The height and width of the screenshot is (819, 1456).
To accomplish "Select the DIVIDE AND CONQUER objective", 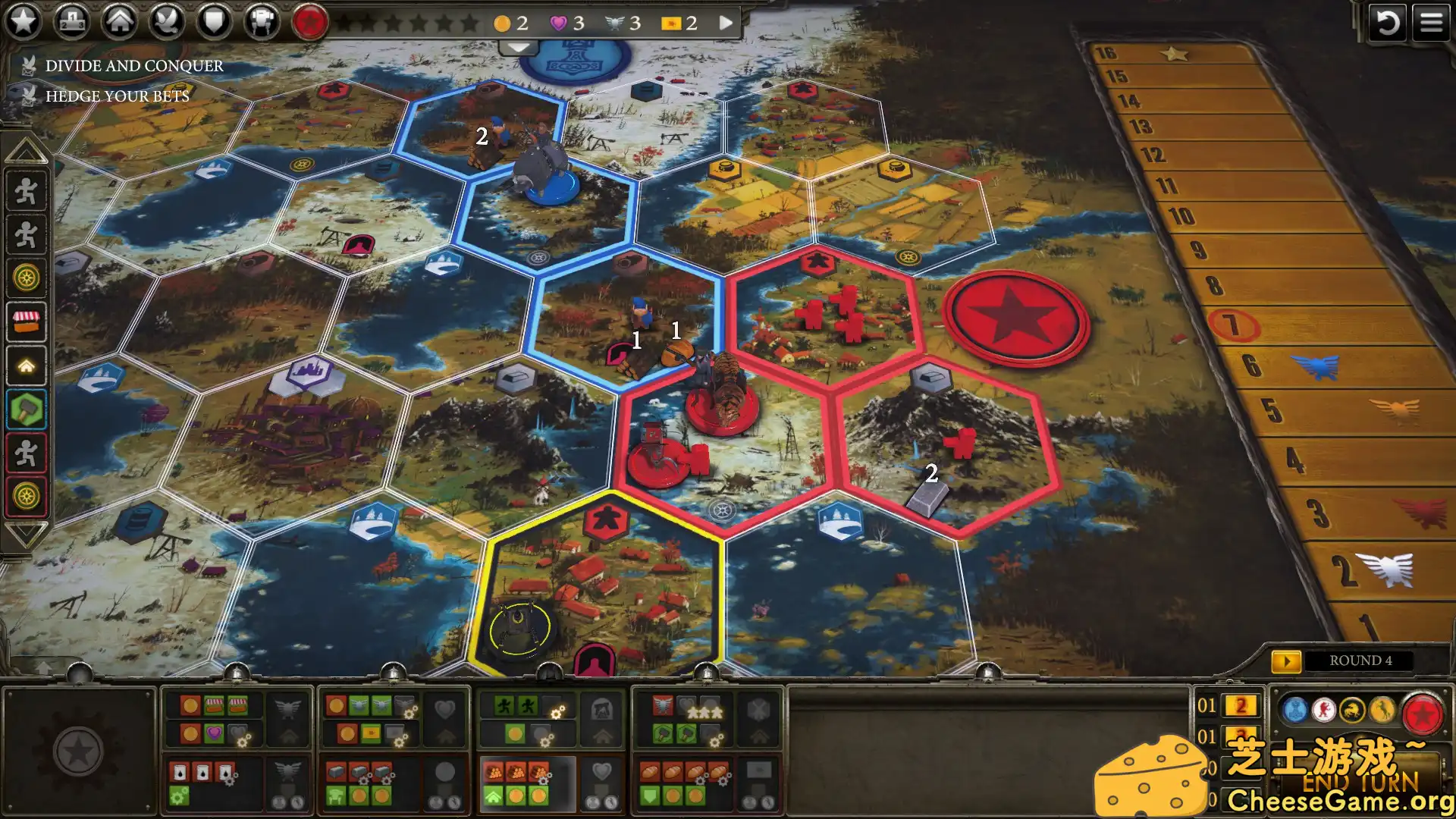I will click(133, 66).
